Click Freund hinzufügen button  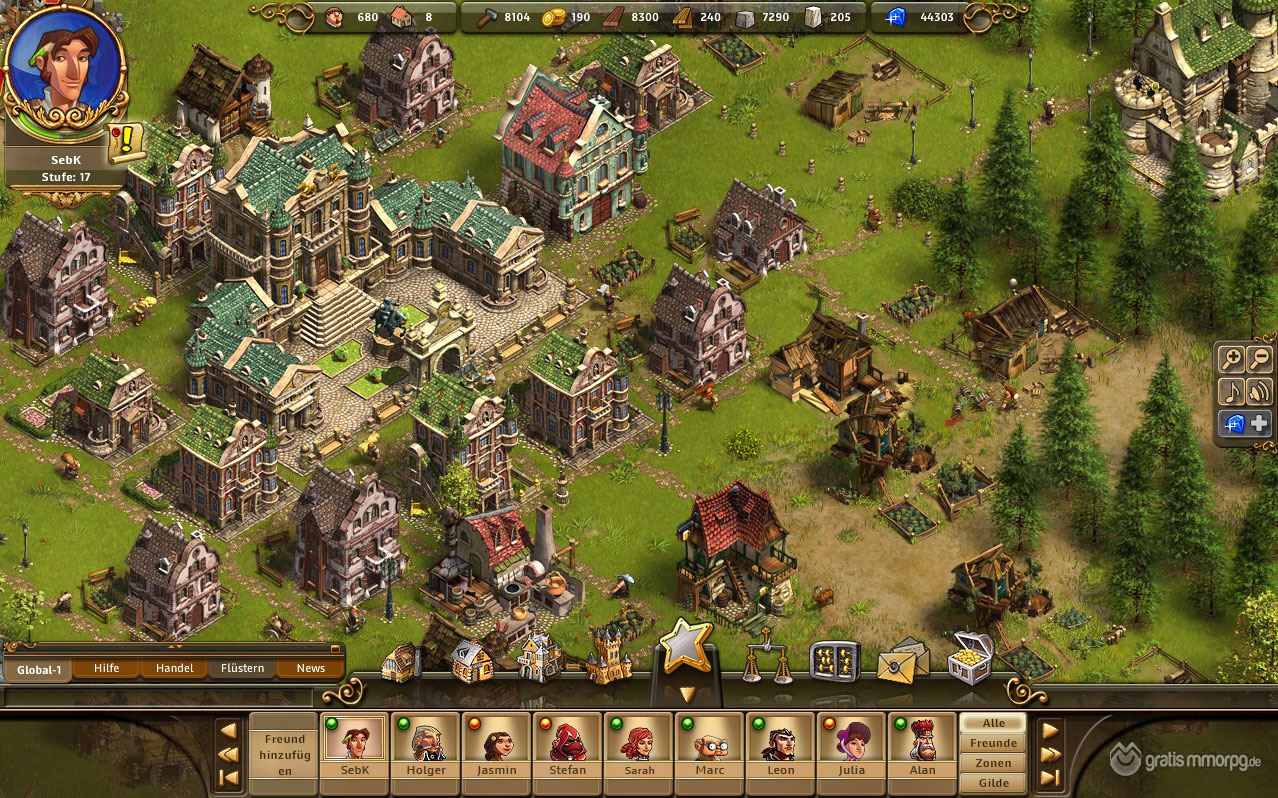click(x=283, y=755)
